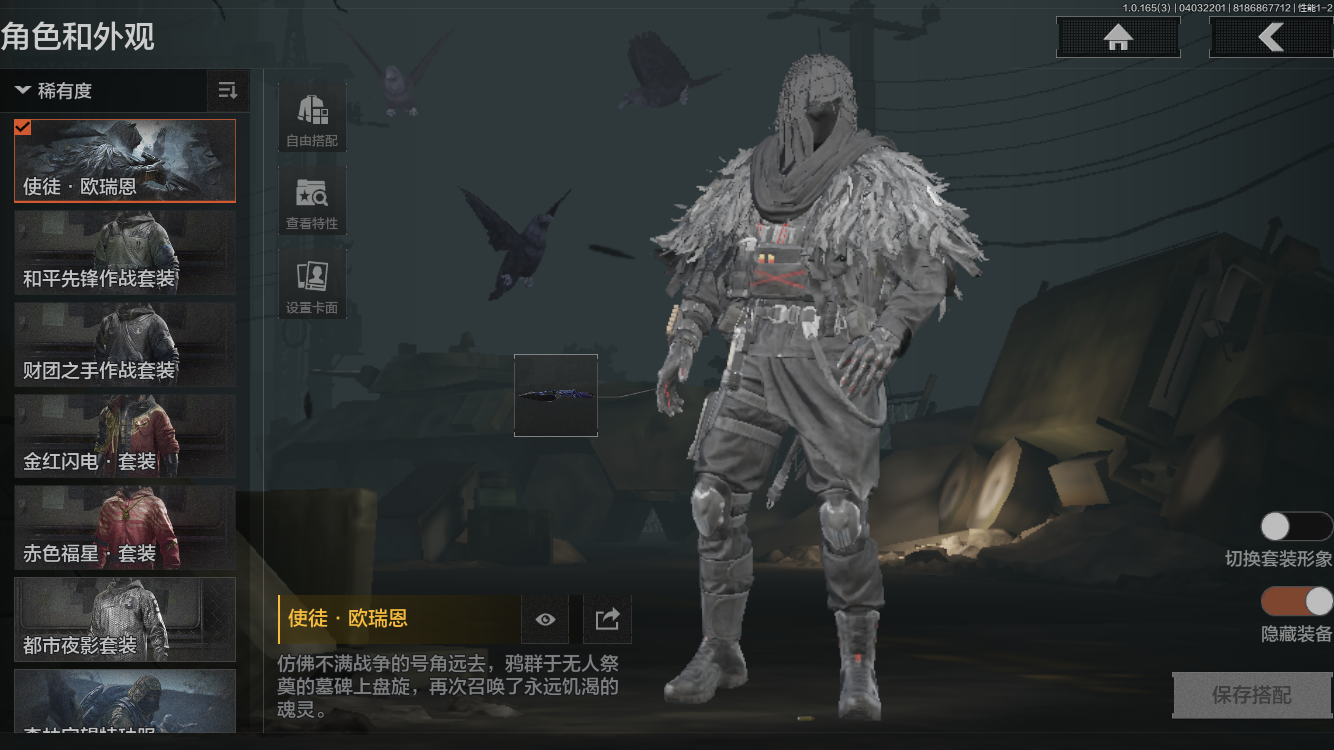The image size is (1334, 750).
Task: Uncheck the orange checkmark on 使徒·欧瑞恩
Action: (23, 127)
